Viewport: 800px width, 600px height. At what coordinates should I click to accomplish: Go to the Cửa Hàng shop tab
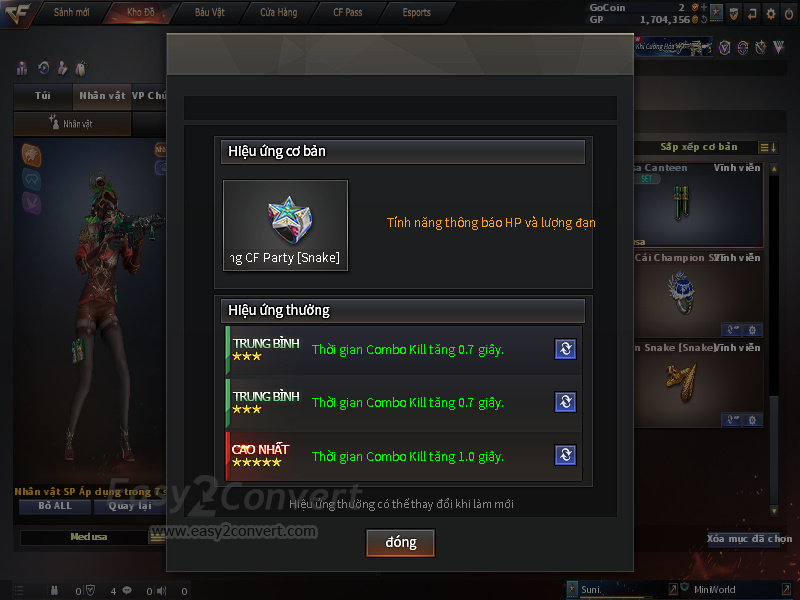point(278,13)
